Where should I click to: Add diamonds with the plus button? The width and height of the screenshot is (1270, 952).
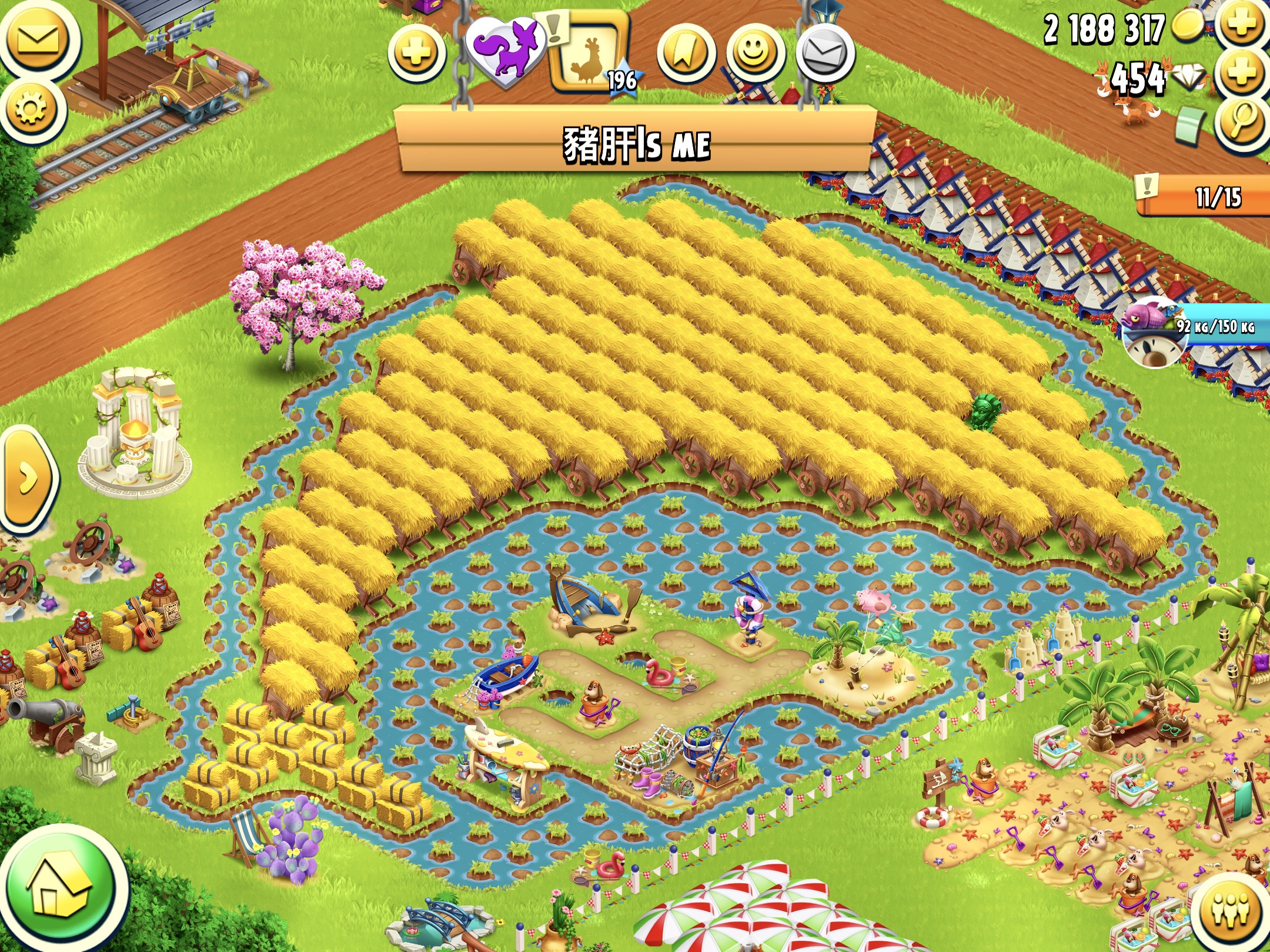(x=1241, y=75)
